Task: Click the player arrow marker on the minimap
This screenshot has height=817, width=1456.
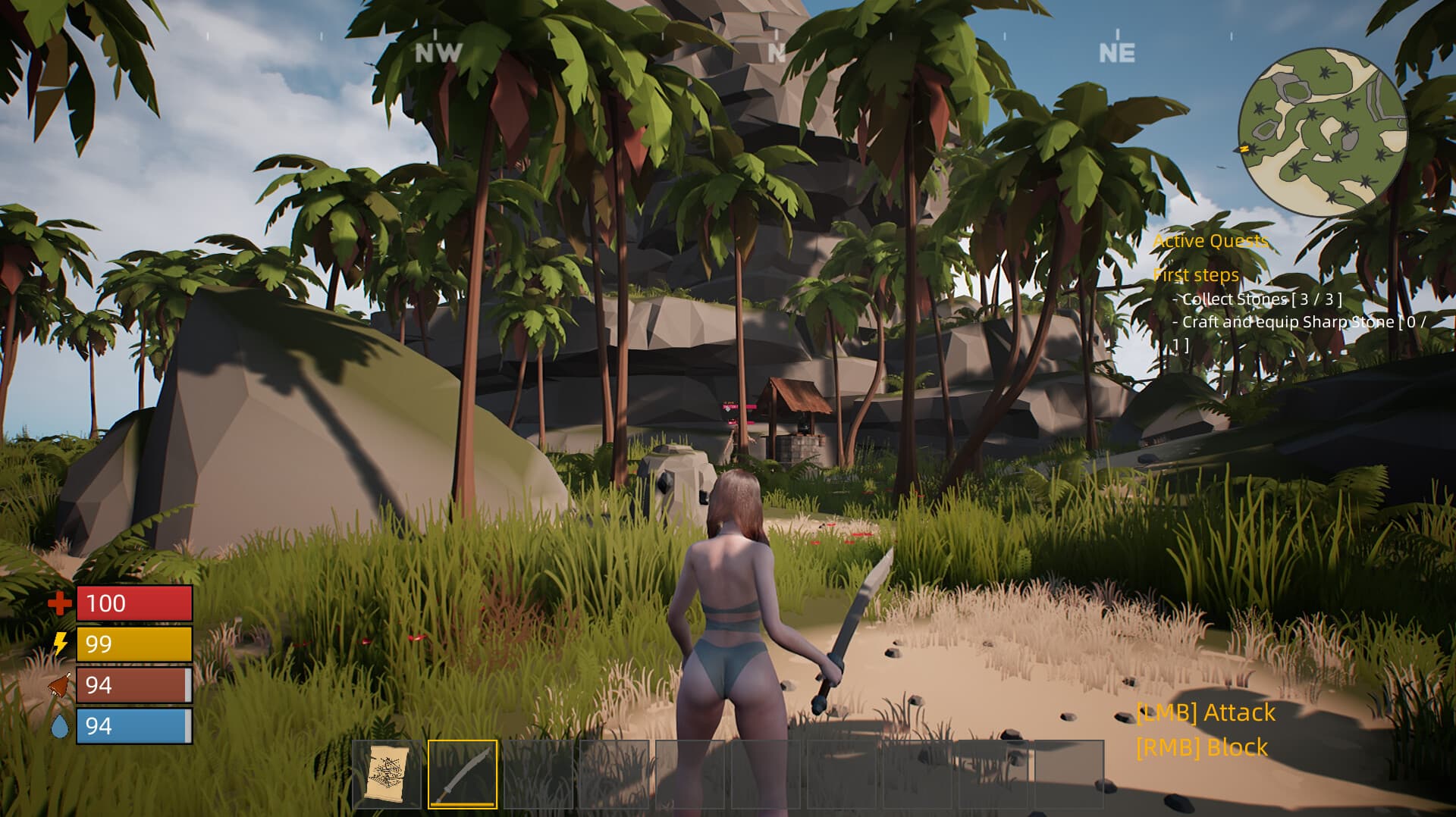Action: [1244, 149]
